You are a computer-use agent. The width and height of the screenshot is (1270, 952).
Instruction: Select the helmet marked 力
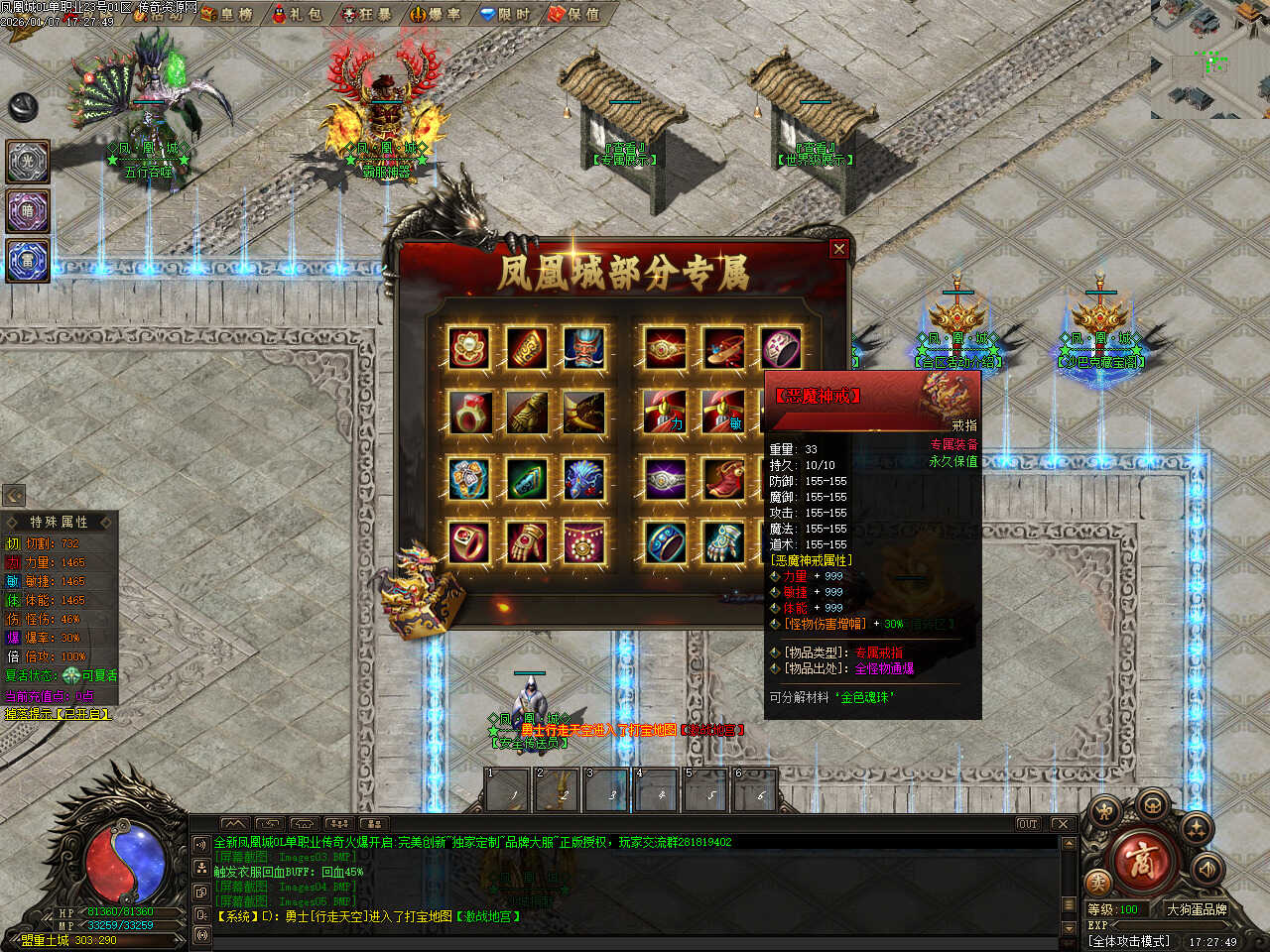click(666, 412)
